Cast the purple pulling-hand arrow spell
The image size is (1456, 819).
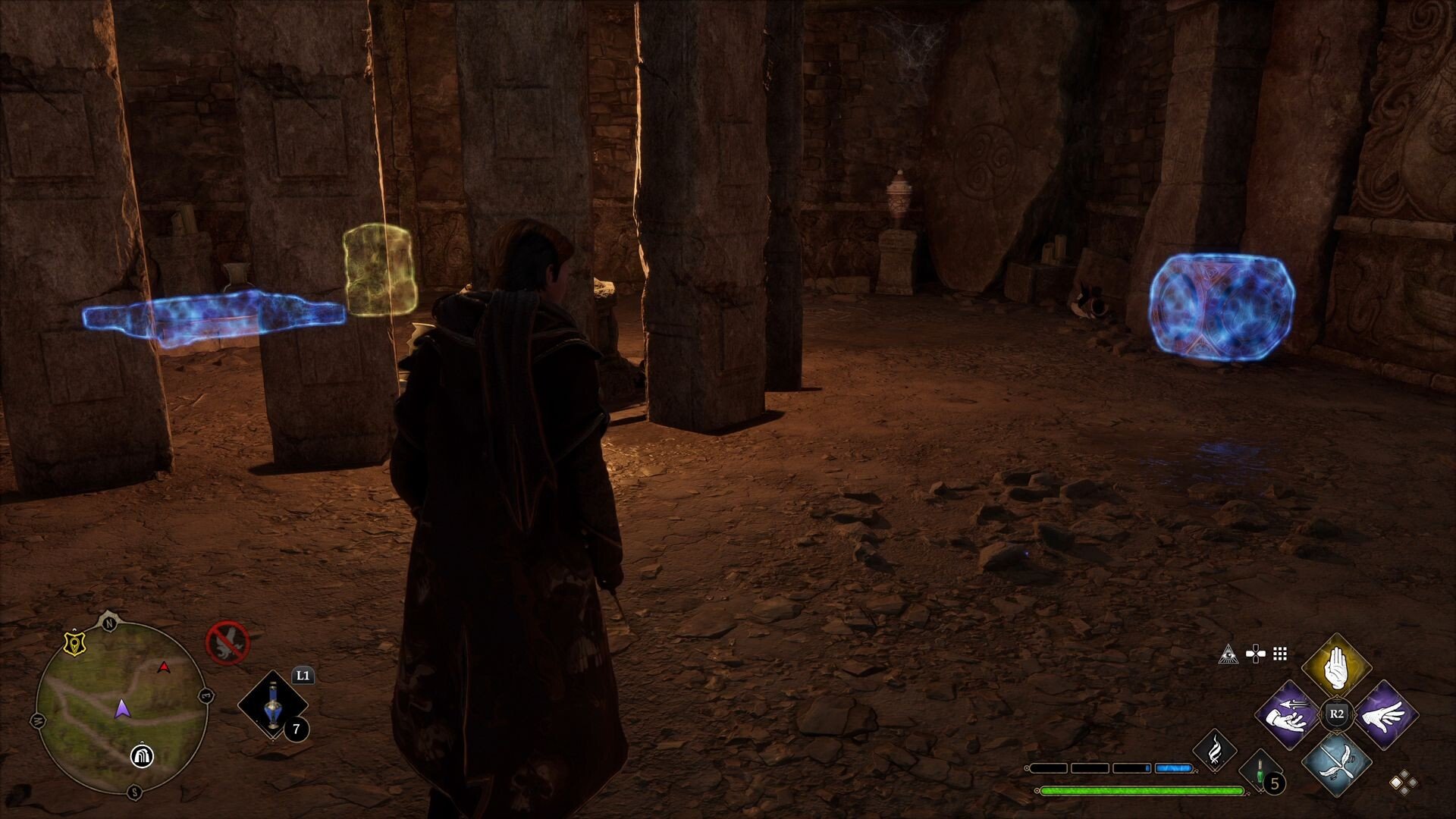tap(1288, 715)
